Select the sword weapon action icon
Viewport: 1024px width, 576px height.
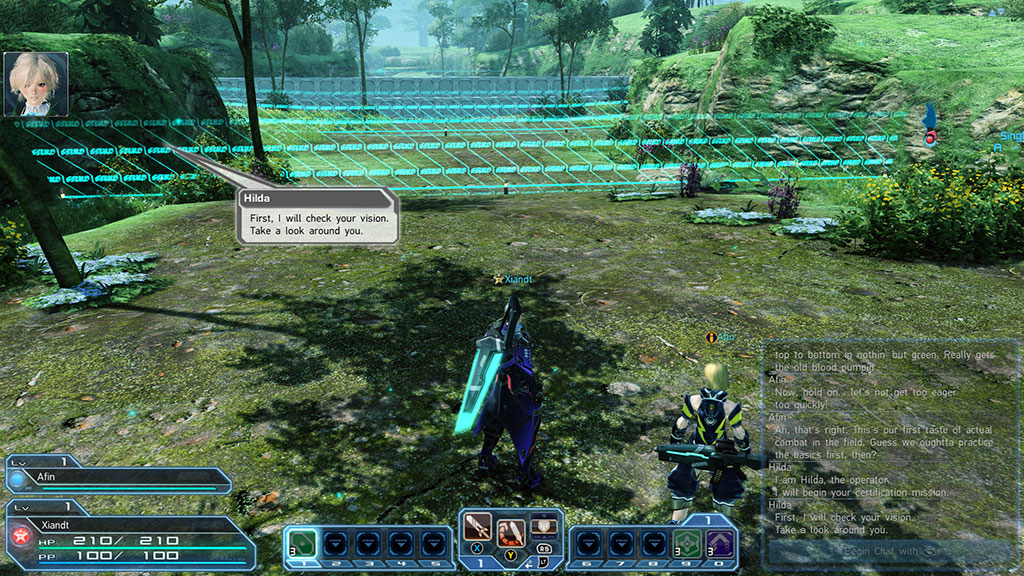[x=478, y=526]
